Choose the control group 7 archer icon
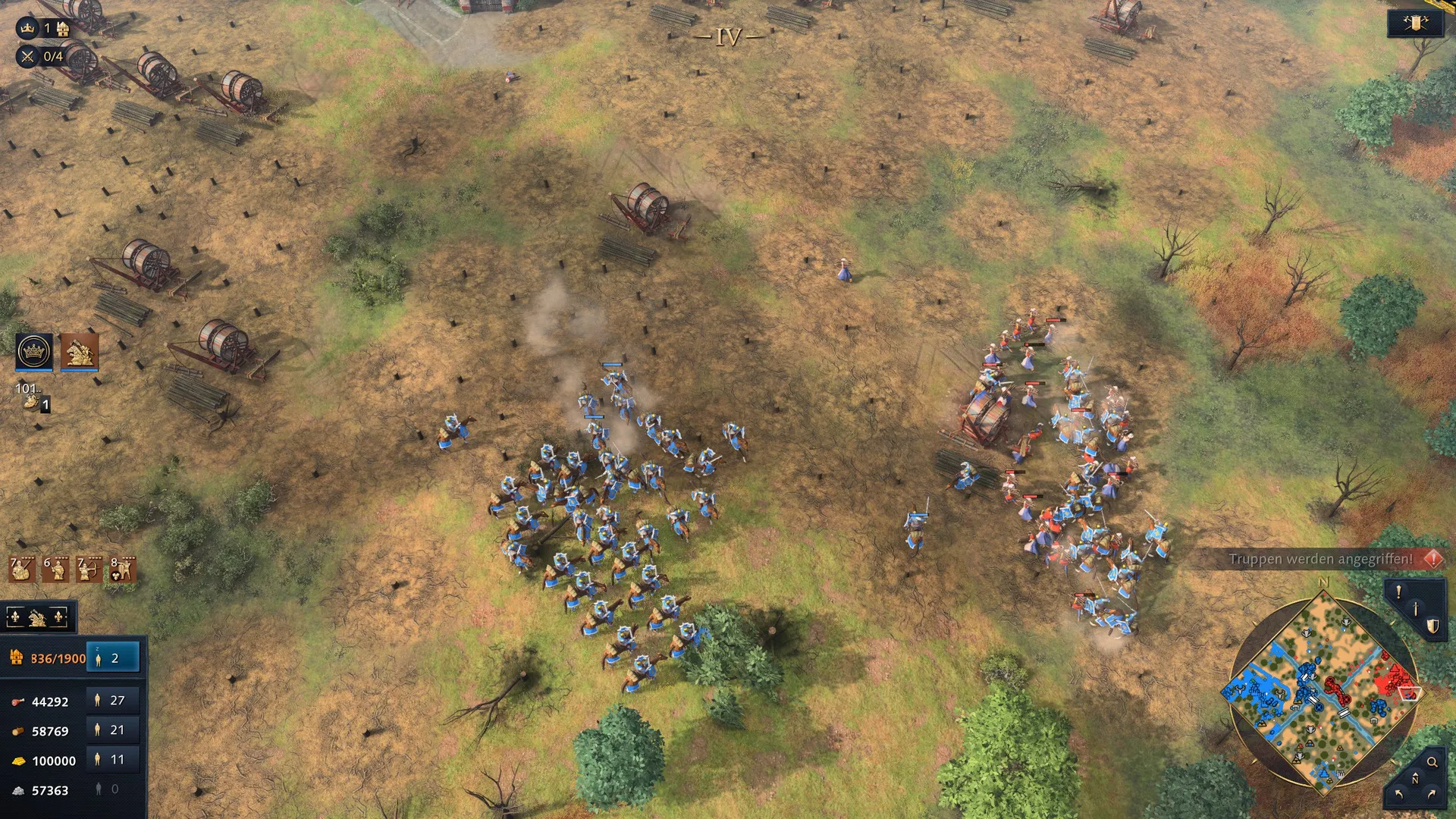This screenshot has width=1456, height=819. tap(89, 569)
